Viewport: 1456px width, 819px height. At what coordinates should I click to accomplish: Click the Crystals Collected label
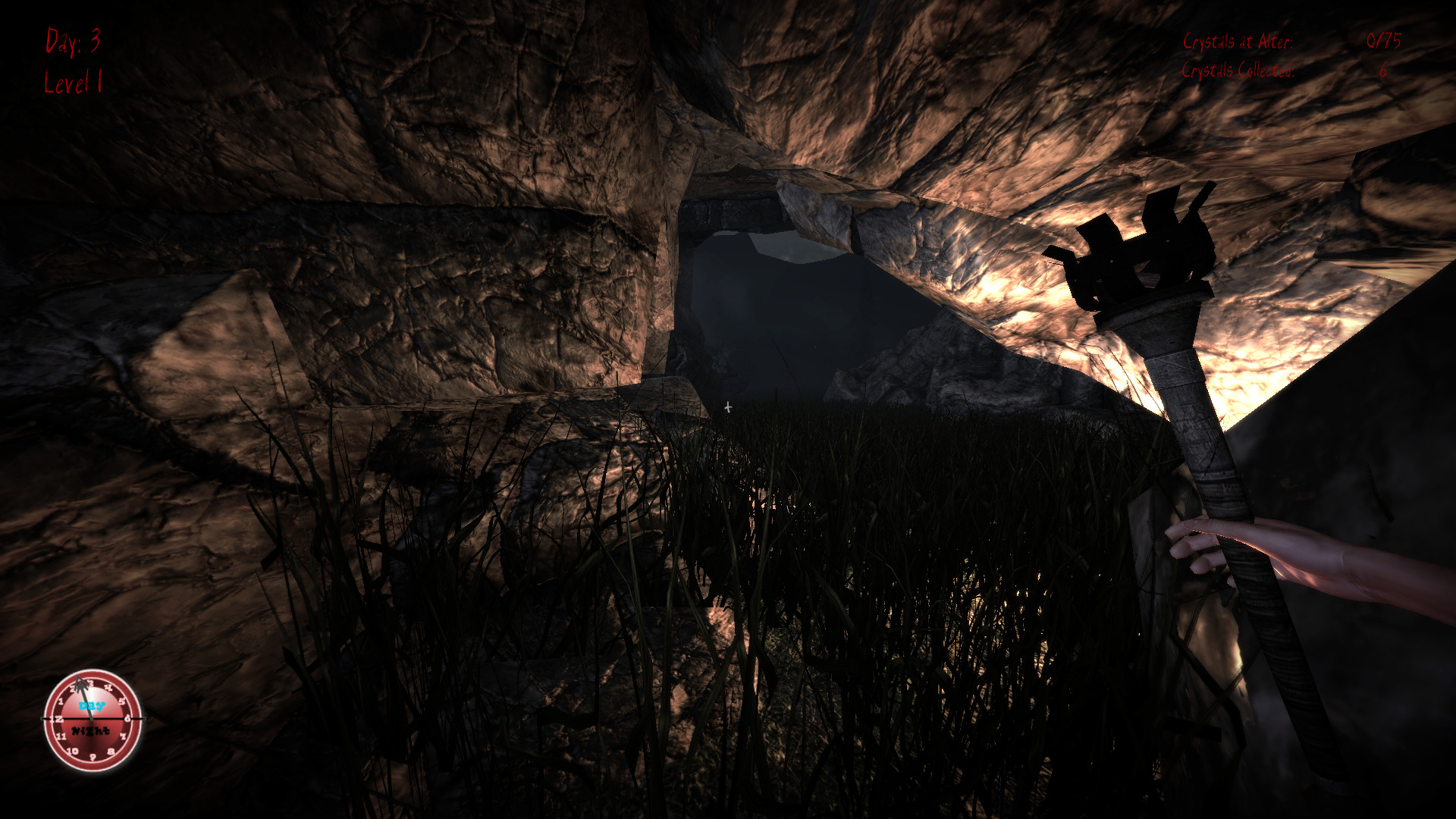point(1240,71)
